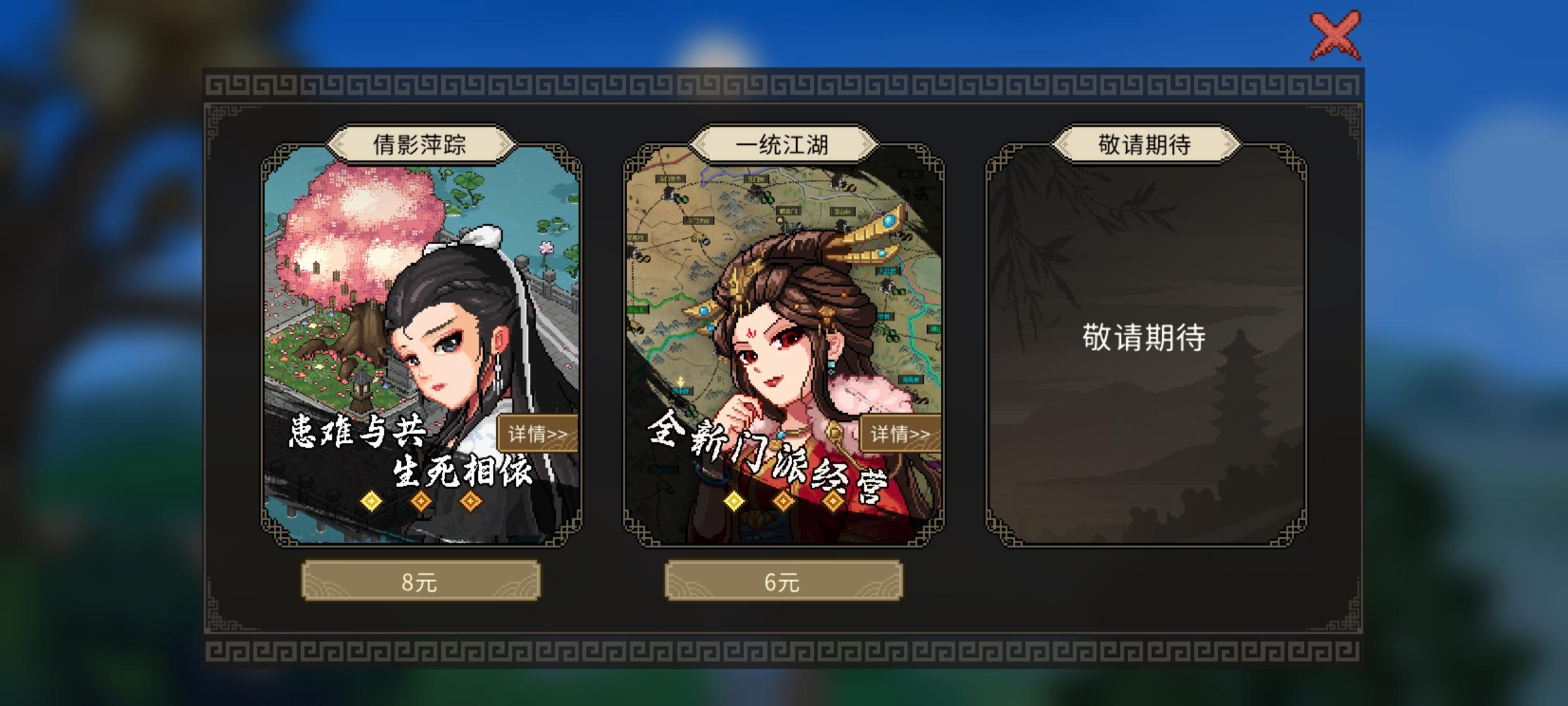Select the 倩影萍踪 title plaque
1568x706 pixels.
(420, 144)
